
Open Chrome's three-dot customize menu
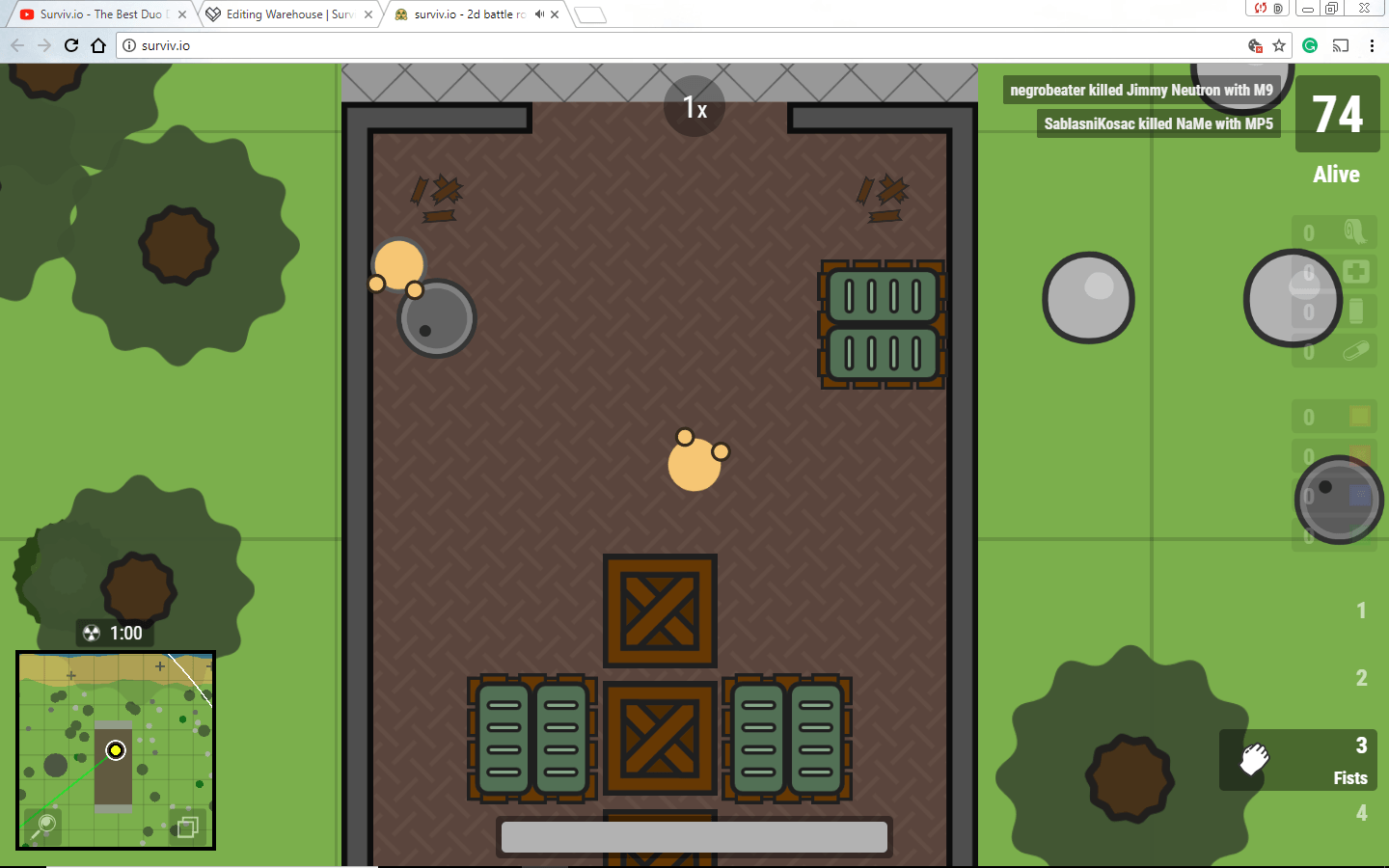pyautogui.click(x=1373, y=45)
